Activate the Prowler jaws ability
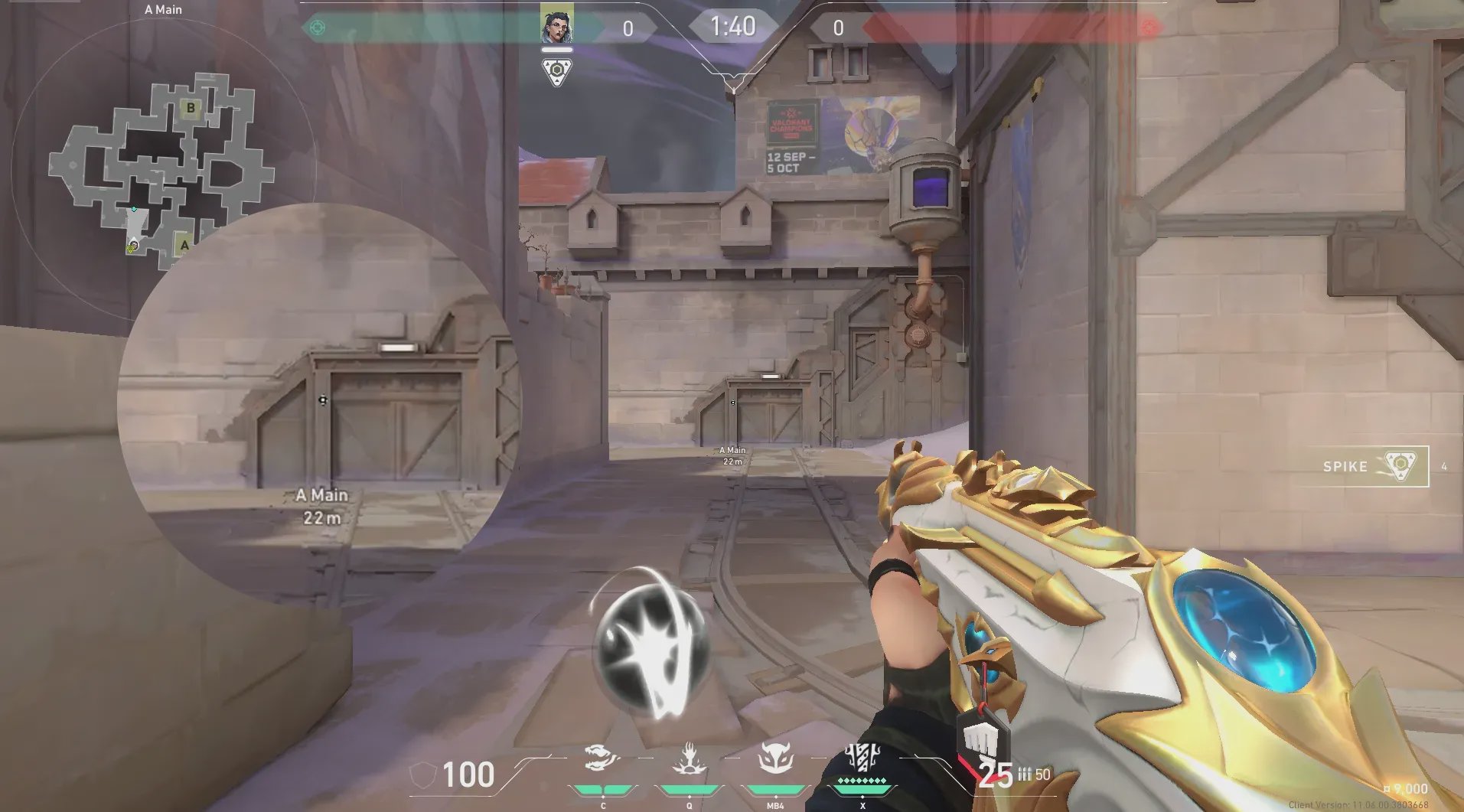Image resolution: width=1464 pixels, height=812 pixels. tap(602, 759)
